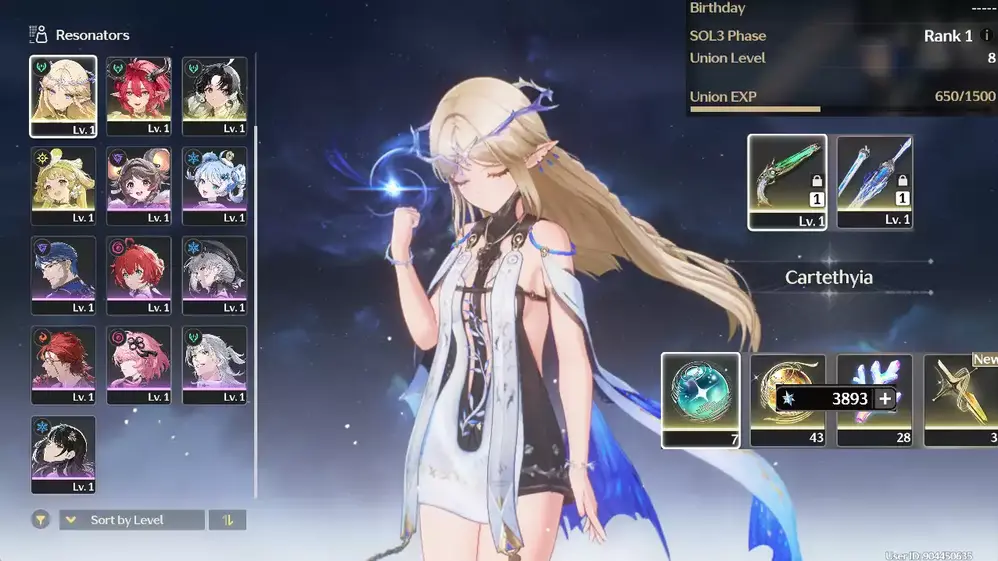Screen dimensions: 998x561
Task: Click the SOL3 Phase info icon
Action: (988, 36)
